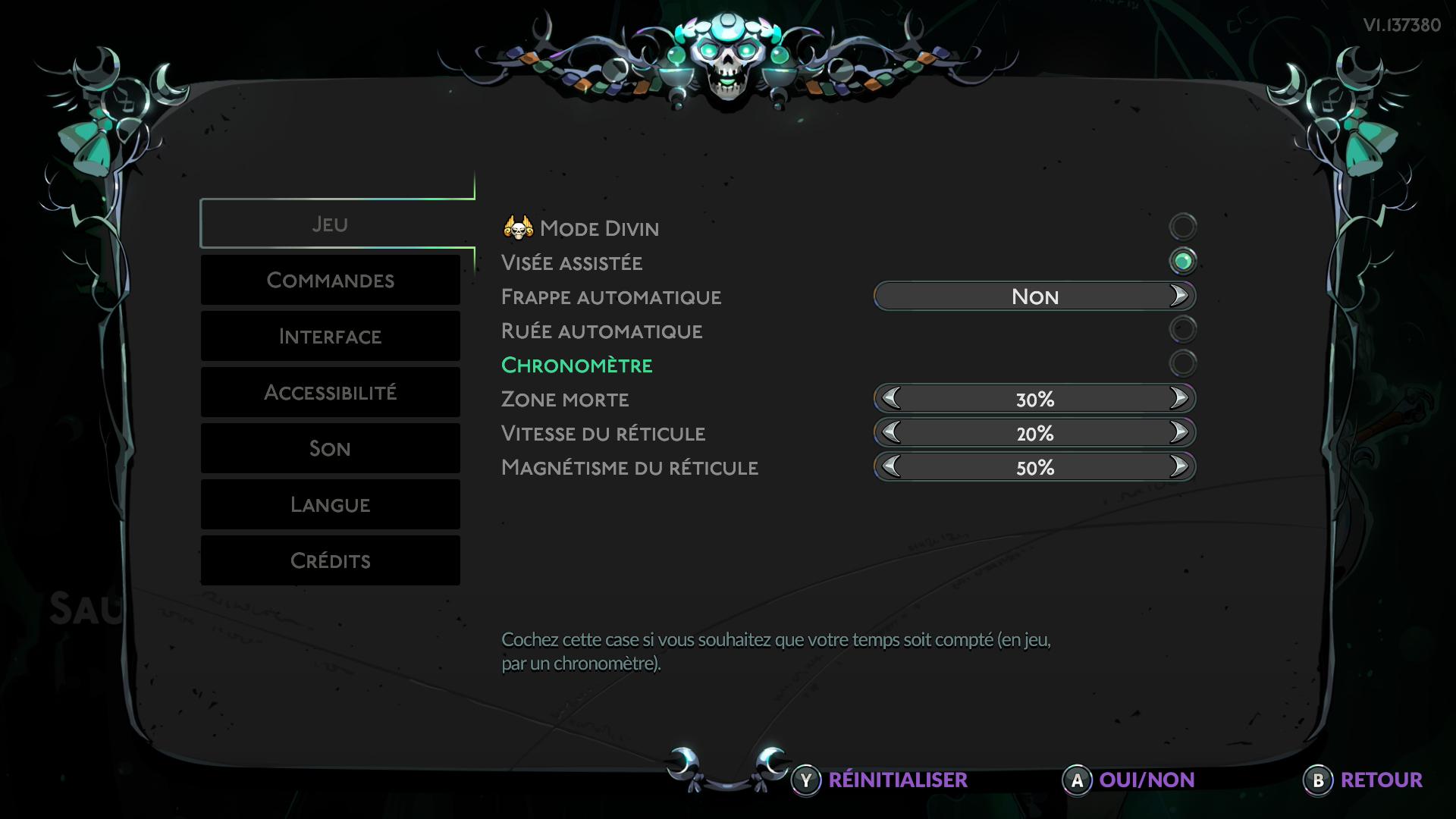1456x819 pixels.
Task: Raise Vitesse du réticule with right arrow
Action: (x=1178, y=432)
